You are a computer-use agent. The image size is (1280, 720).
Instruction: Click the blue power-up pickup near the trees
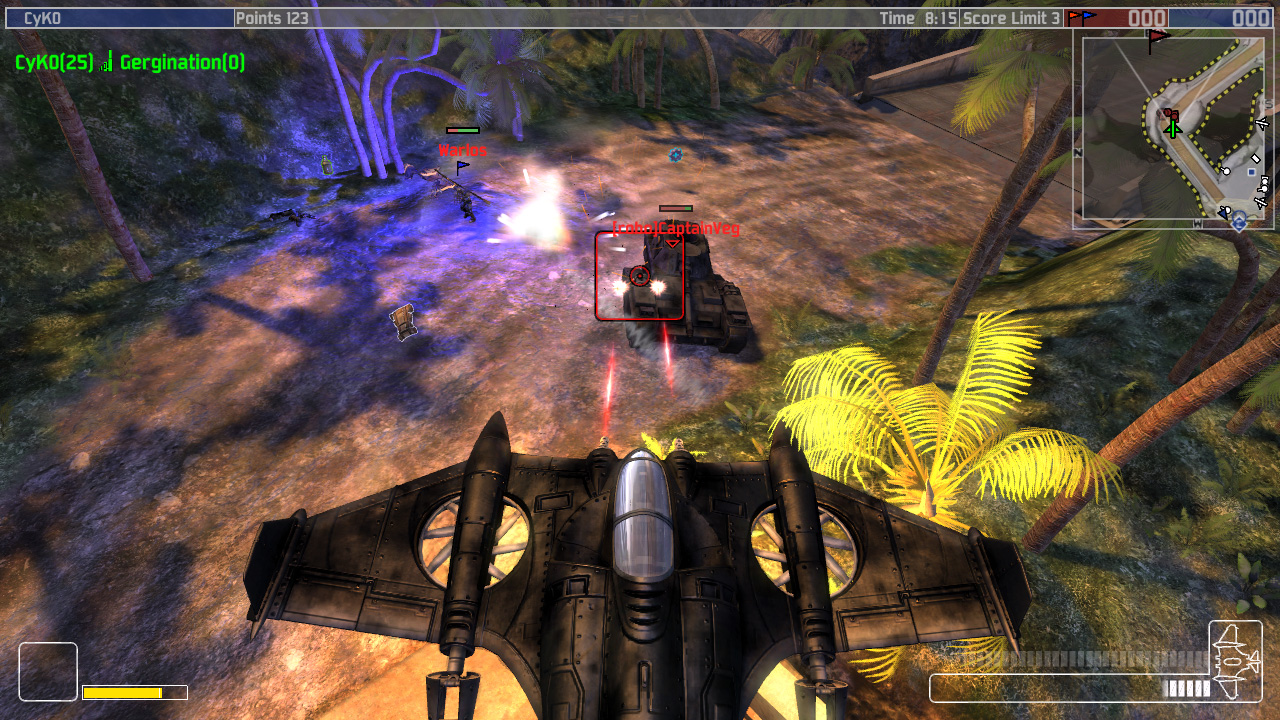click(674, 156)
